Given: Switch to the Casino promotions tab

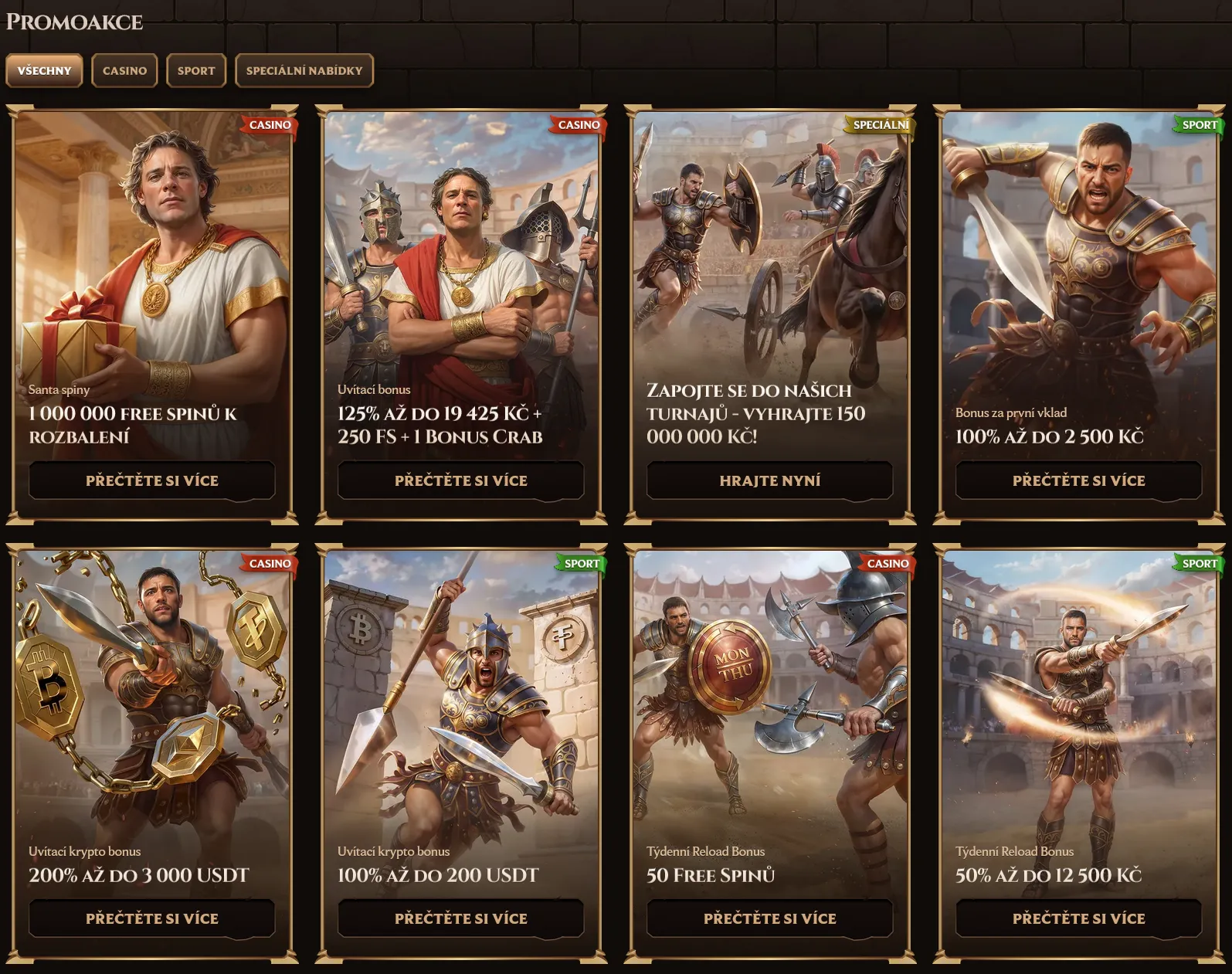Looking at the screenshot, I should [124, 70].
